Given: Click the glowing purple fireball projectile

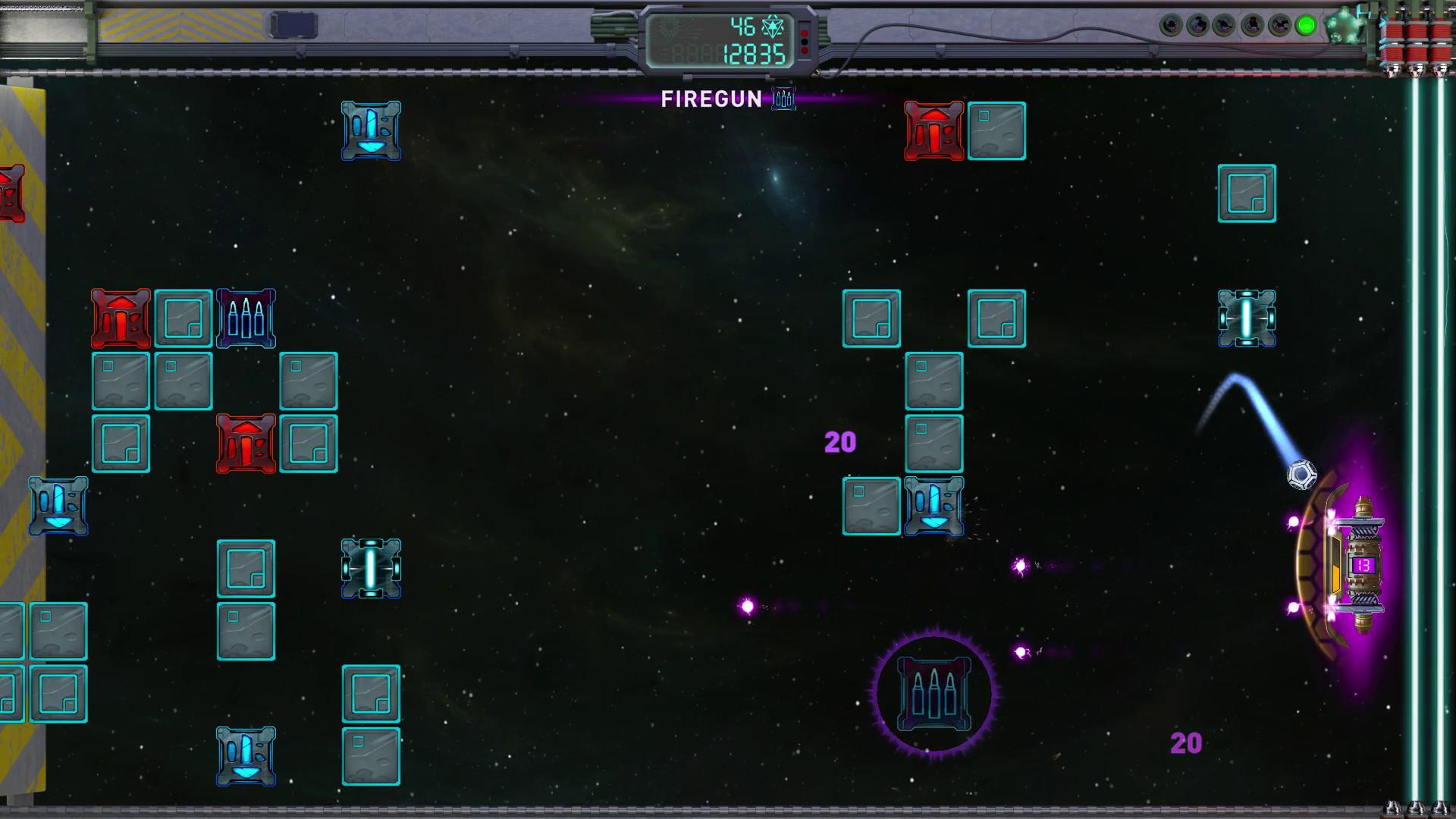Looking at the screenshot, I should coord(747,604).
